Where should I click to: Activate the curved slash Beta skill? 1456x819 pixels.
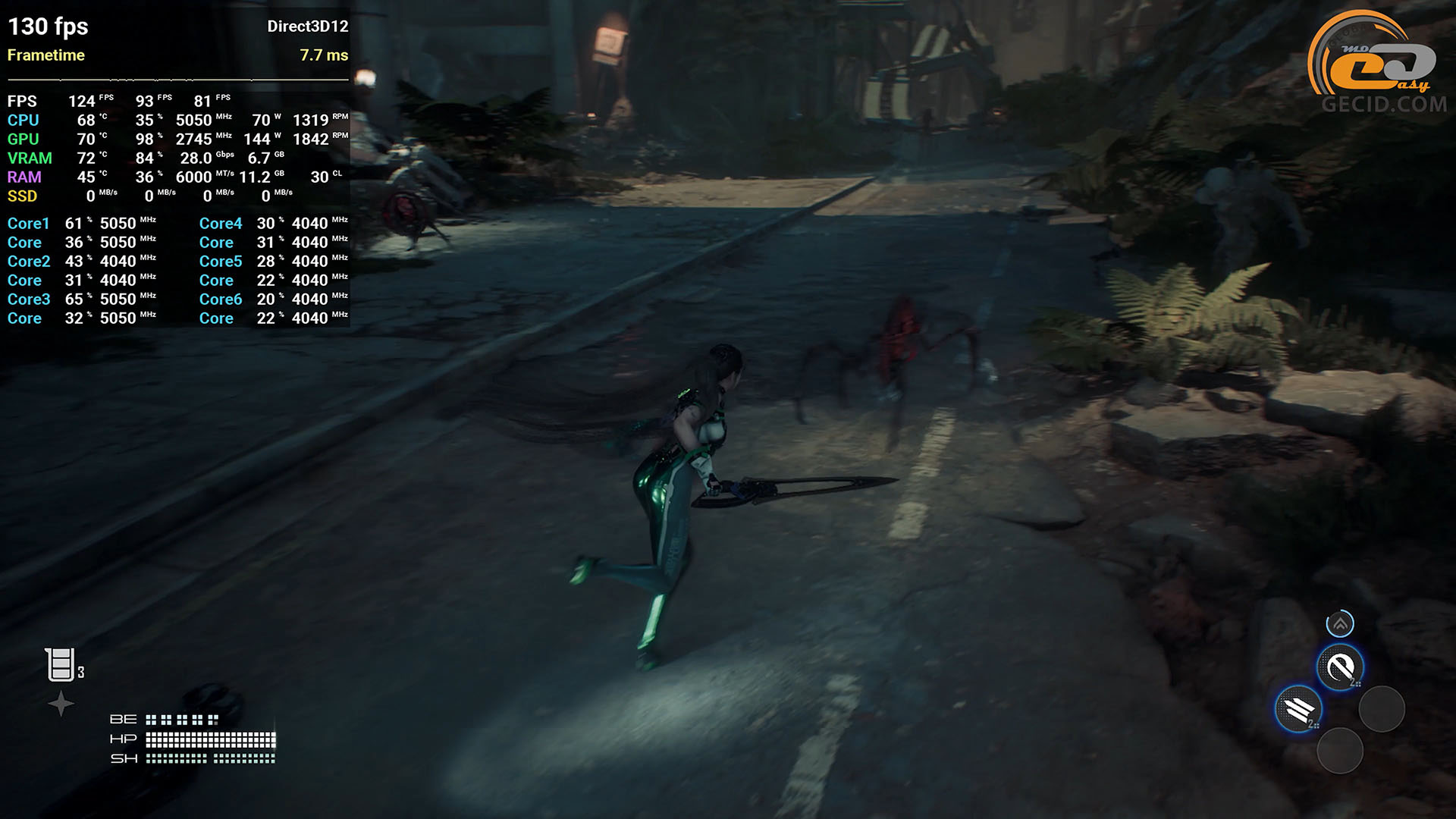pos(1340,667)
